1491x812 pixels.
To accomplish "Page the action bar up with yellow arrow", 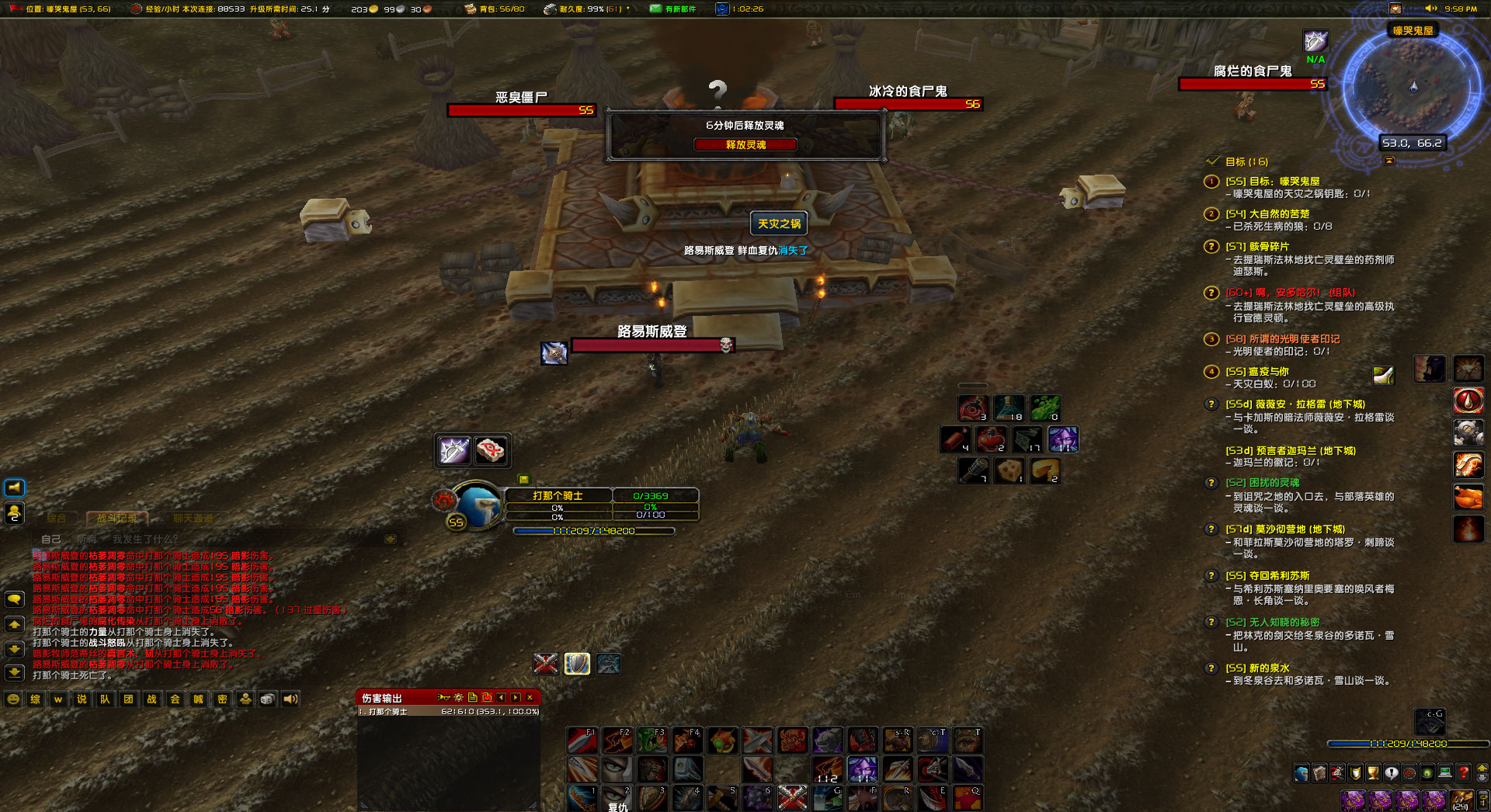I will tap(1481, 769).
